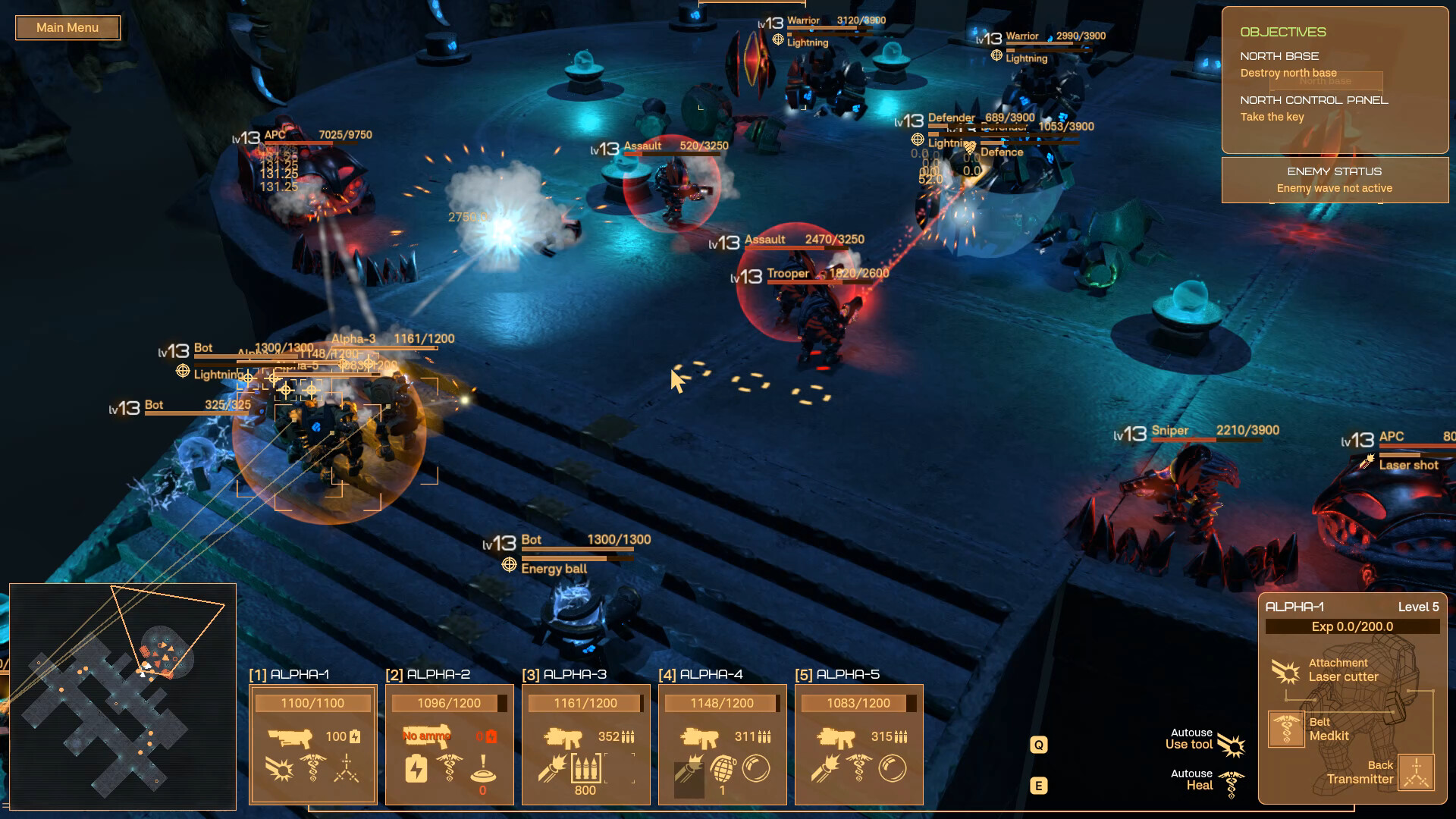Open the Main Menu
The width and height of the screenshot is (1456, 819).
[67, 28]
